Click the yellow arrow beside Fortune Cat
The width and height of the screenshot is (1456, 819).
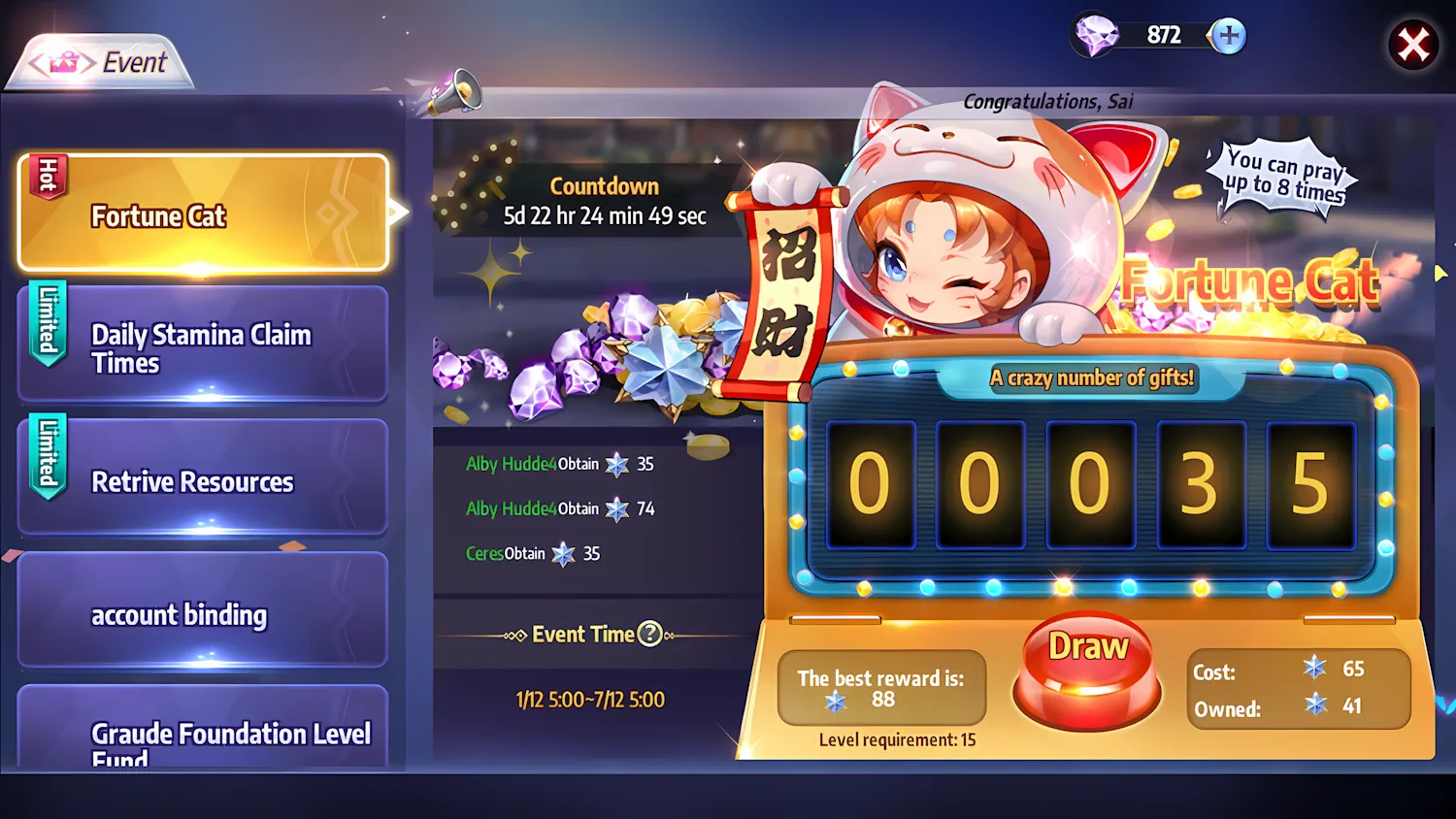399,213
